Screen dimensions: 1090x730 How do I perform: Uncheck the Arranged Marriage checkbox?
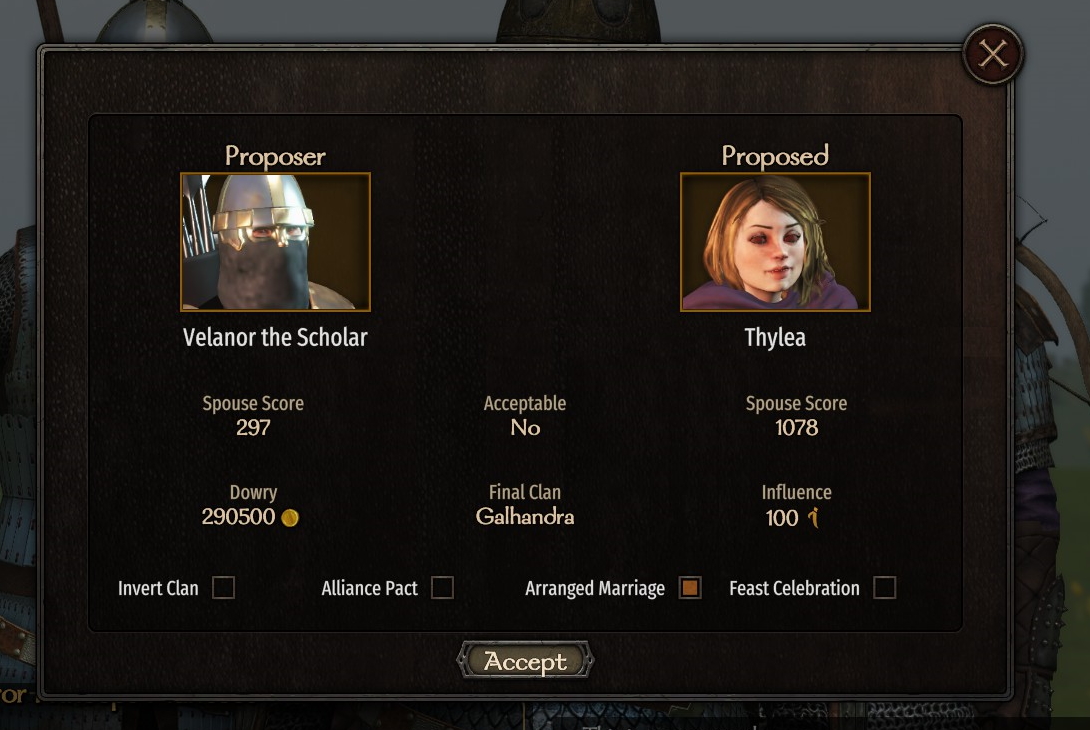(690, 588)
